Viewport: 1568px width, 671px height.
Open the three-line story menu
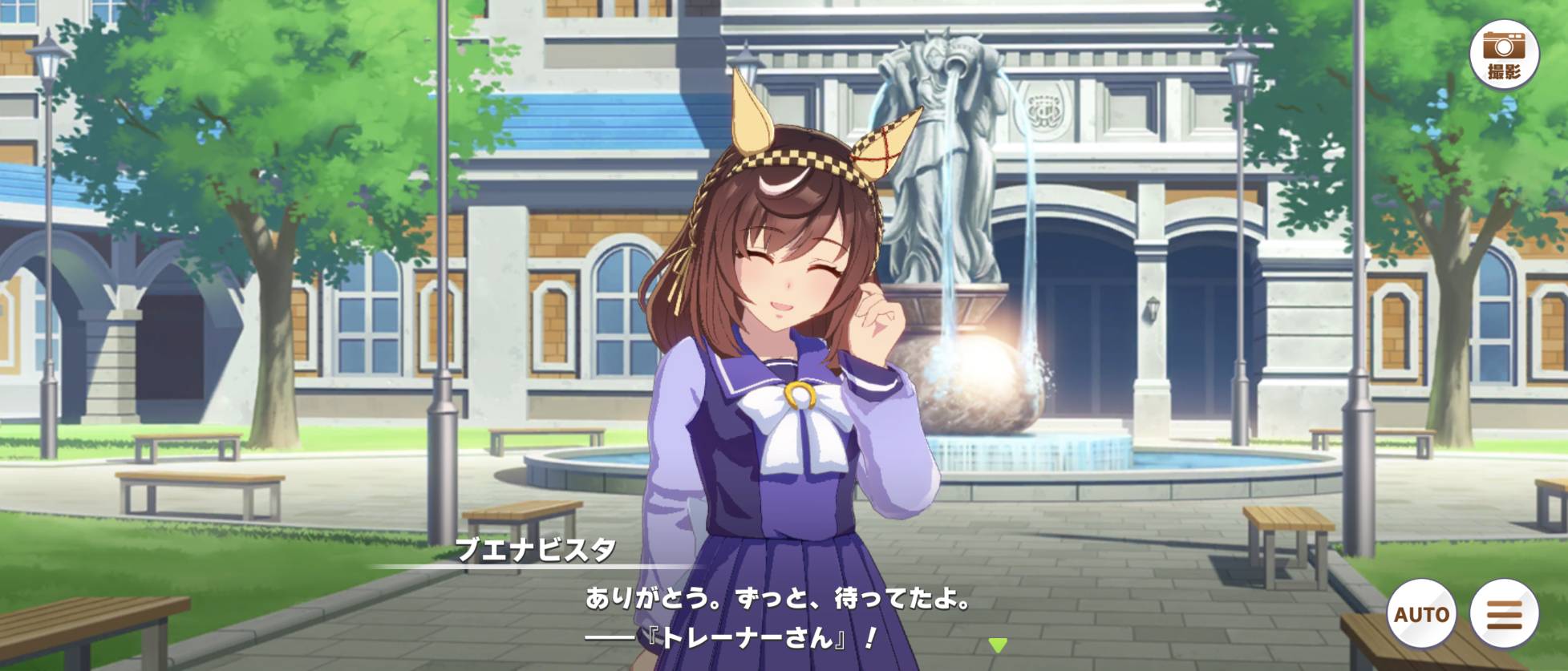coord(1504,614)
